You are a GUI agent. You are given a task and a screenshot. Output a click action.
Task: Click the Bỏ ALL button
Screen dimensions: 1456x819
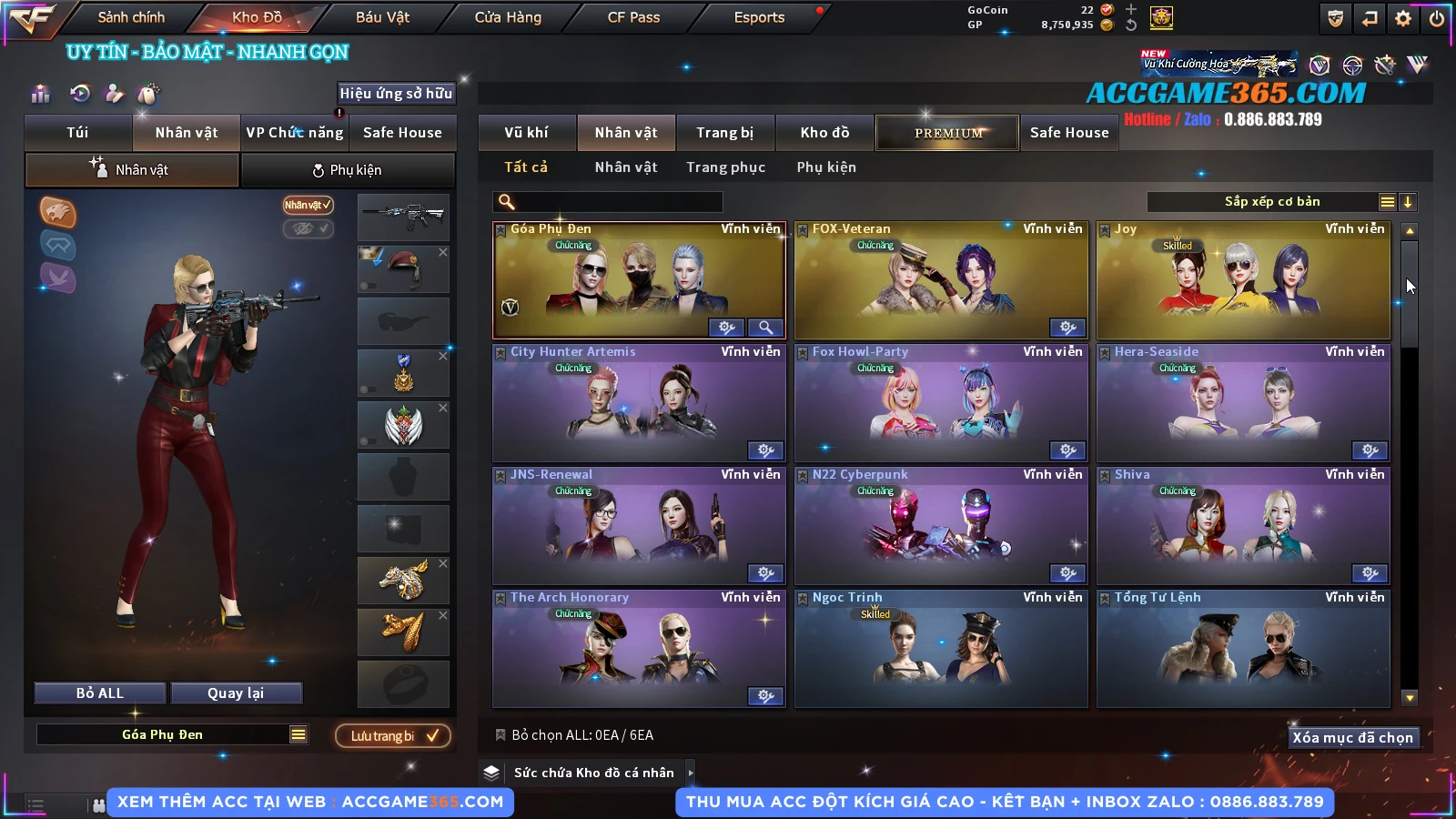coord(100,693)
